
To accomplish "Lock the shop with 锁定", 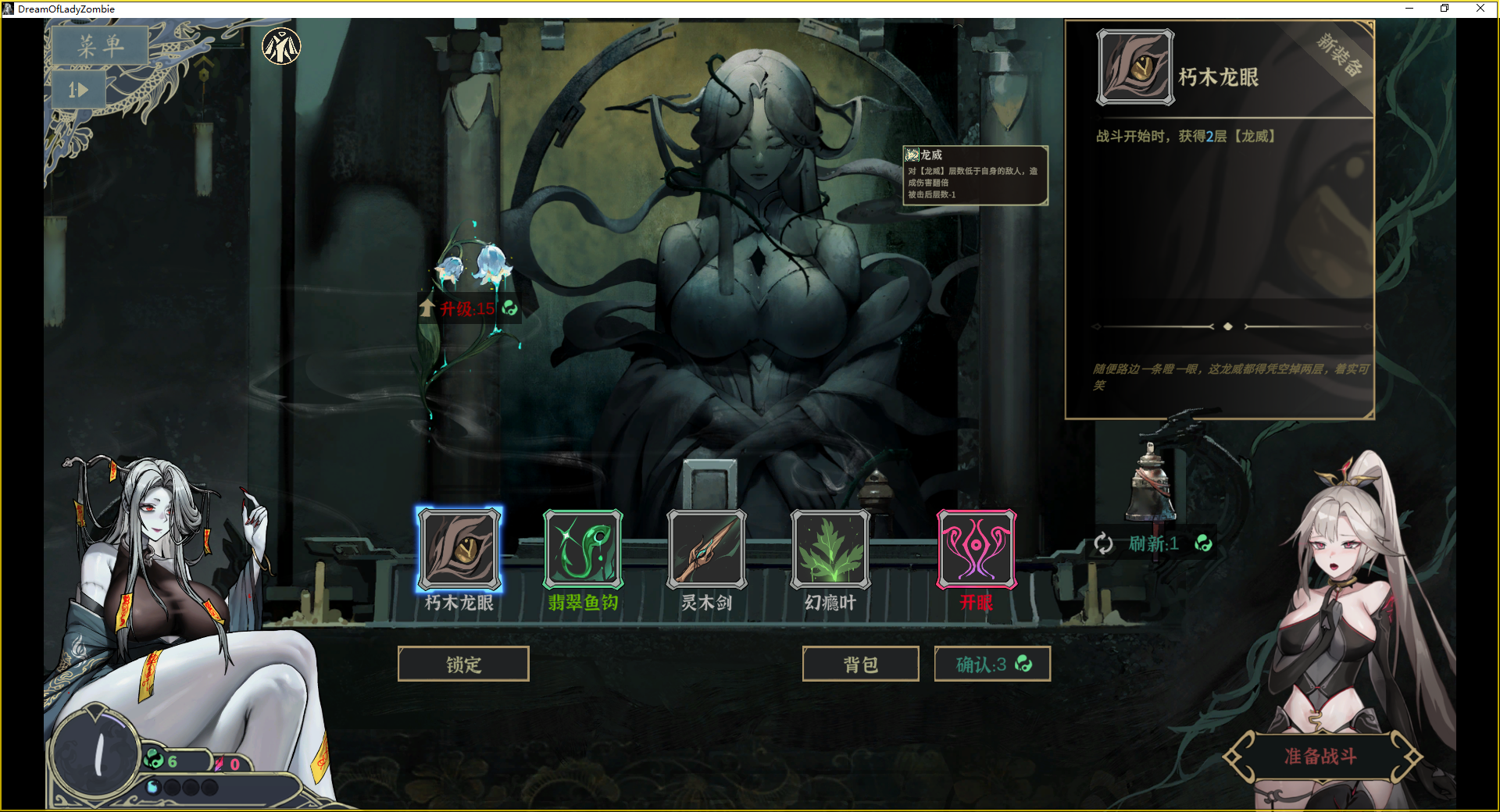I will point(463,664).
